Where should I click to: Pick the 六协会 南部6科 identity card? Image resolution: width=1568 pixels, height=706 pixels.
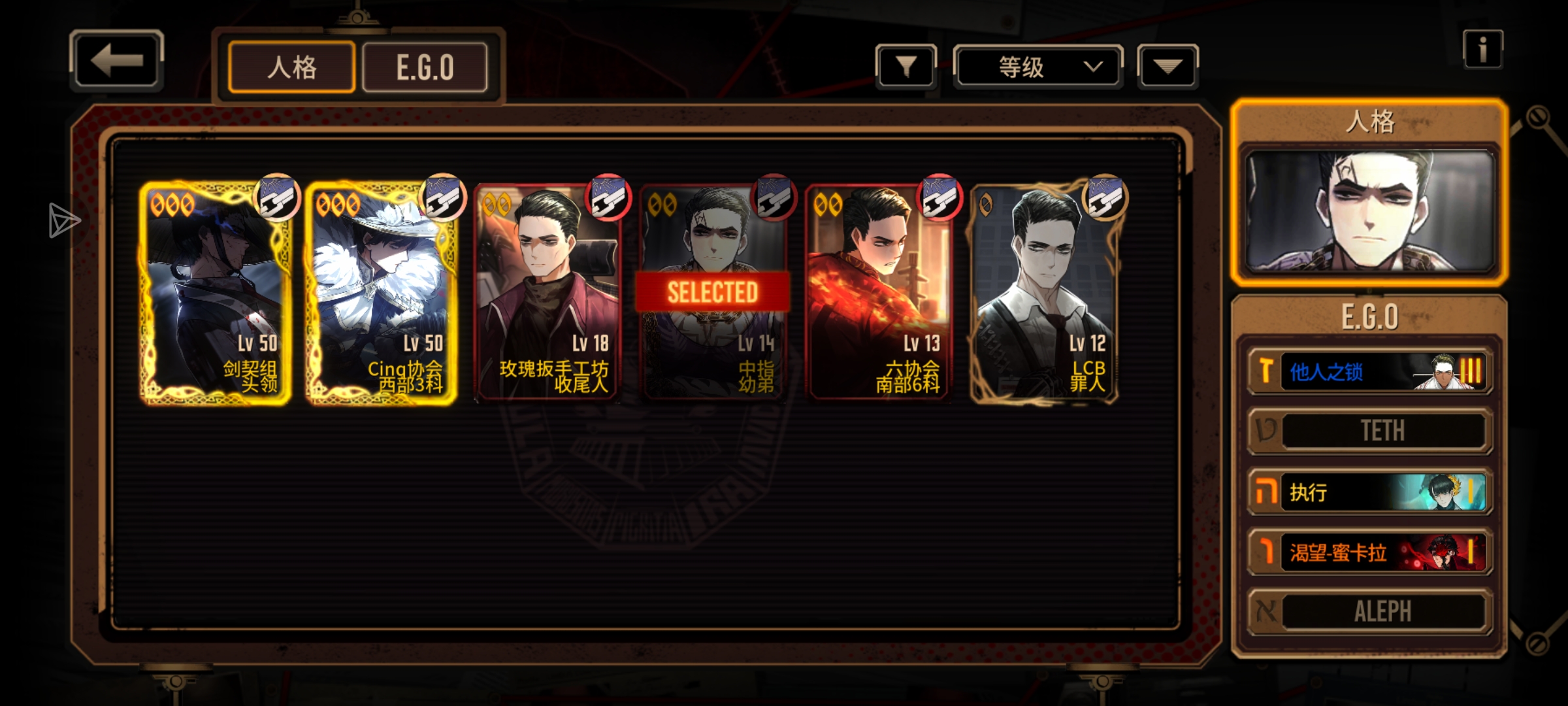click(x=879, y=292)
